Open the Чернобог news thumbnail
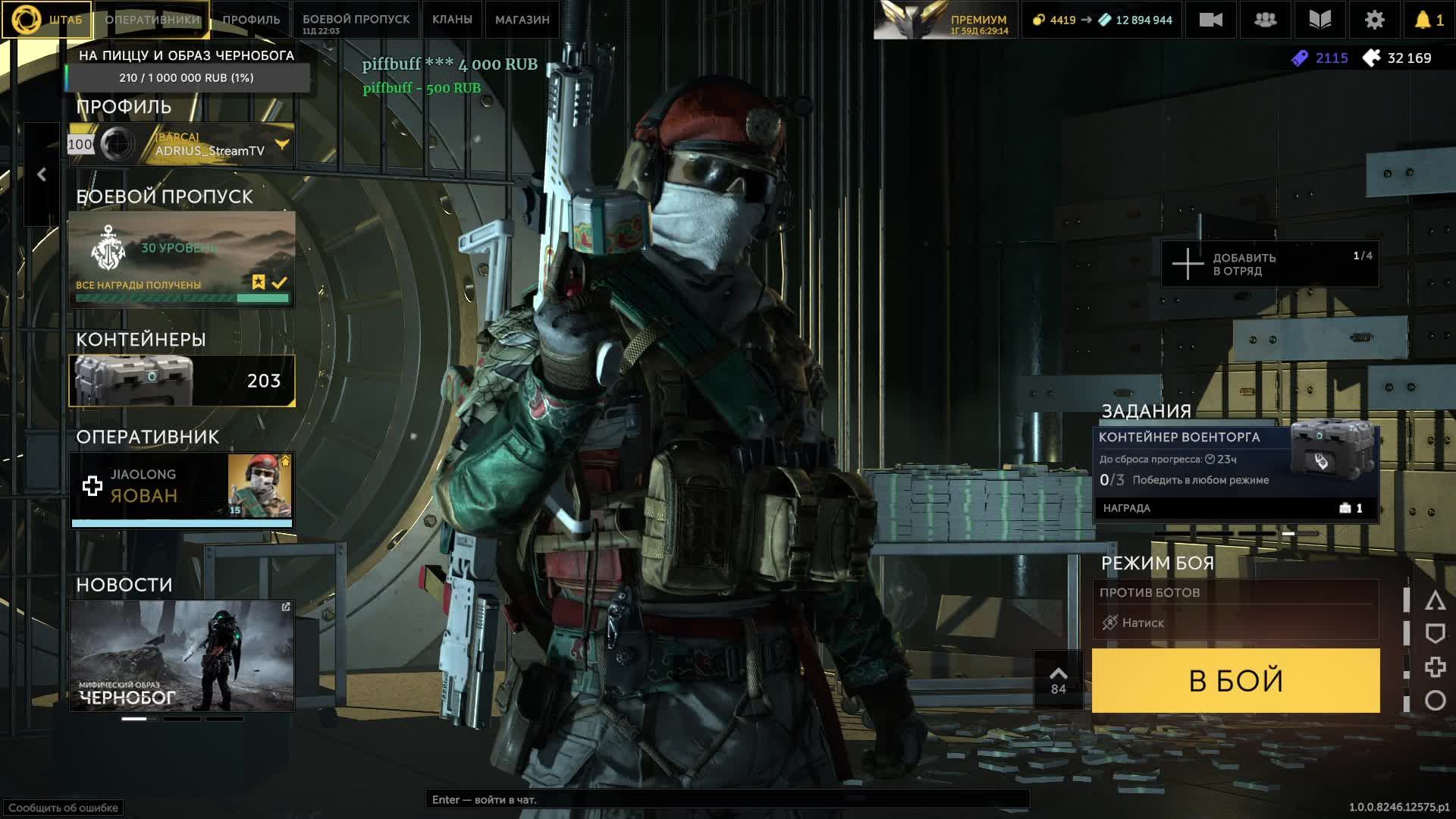 pyautogui.click(x=182, y=656)
